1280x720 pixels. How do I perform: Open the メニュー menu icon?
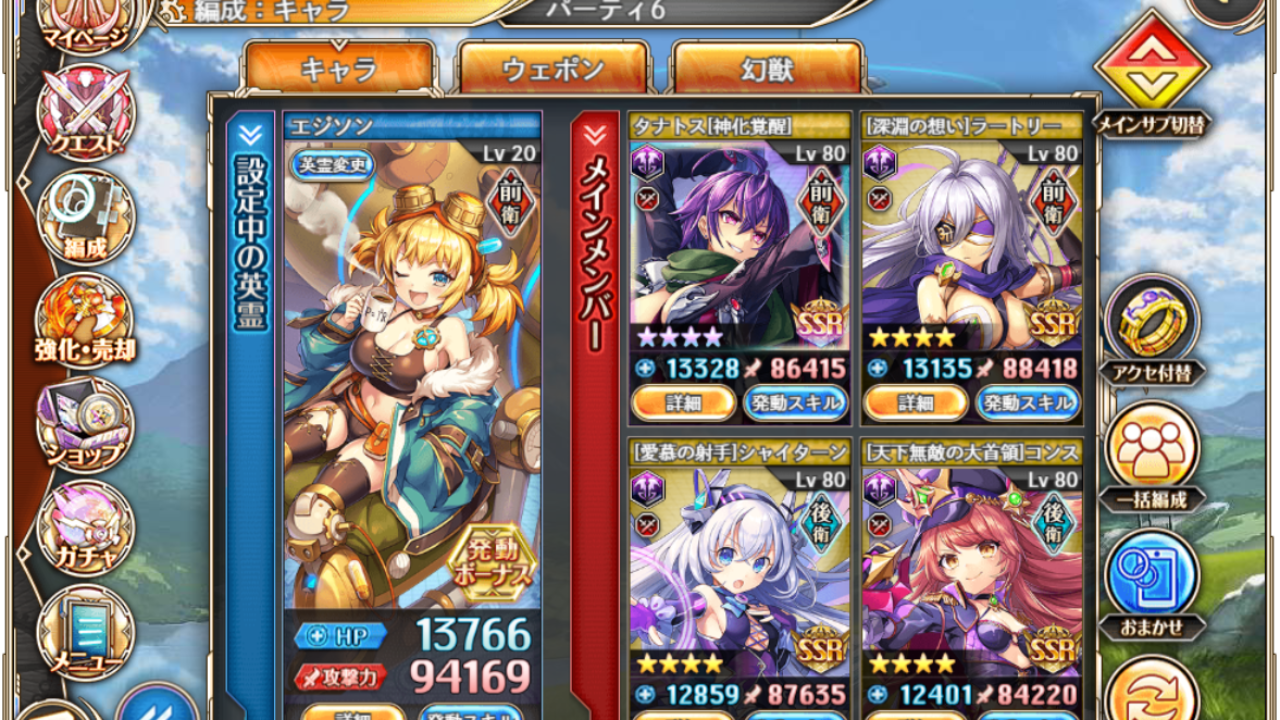(85, 635)
